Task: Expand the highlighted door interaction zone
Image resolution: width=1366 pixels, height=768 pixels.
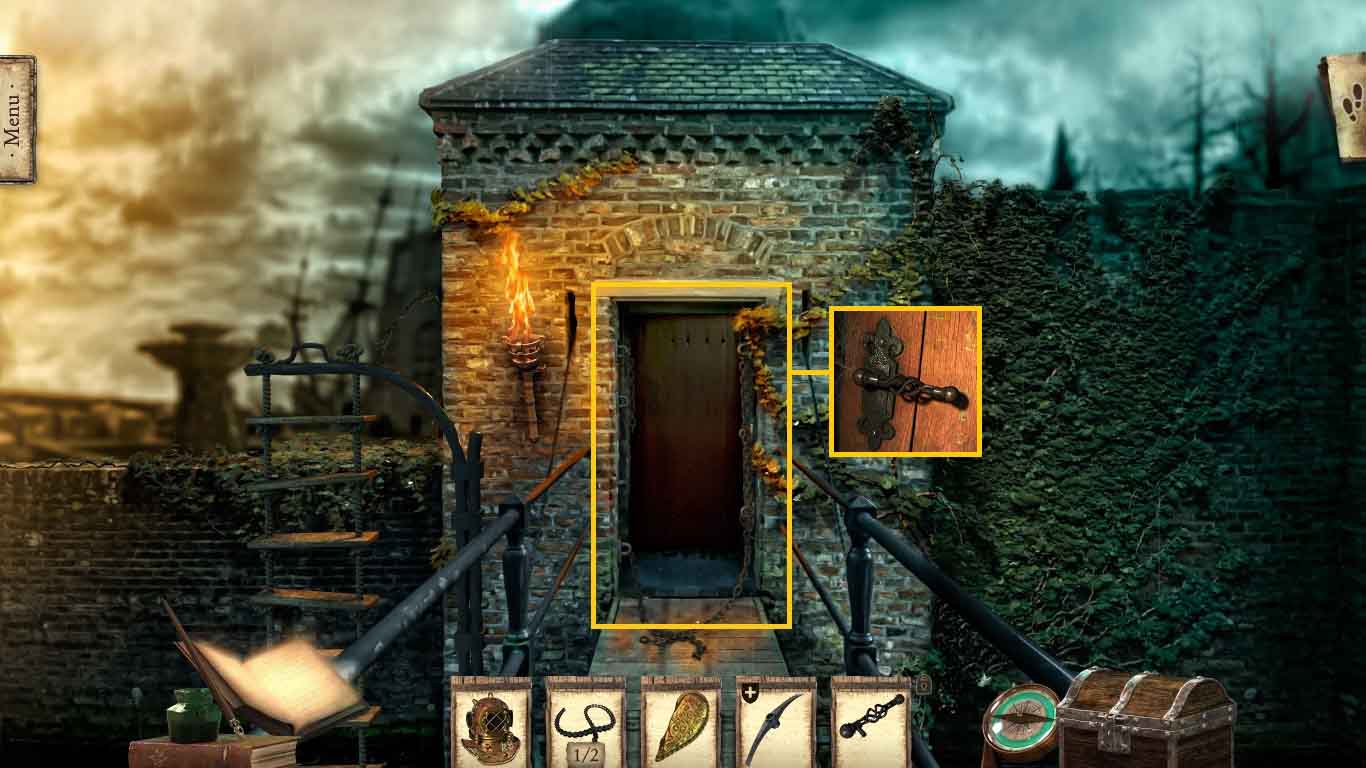Action: 695,455
